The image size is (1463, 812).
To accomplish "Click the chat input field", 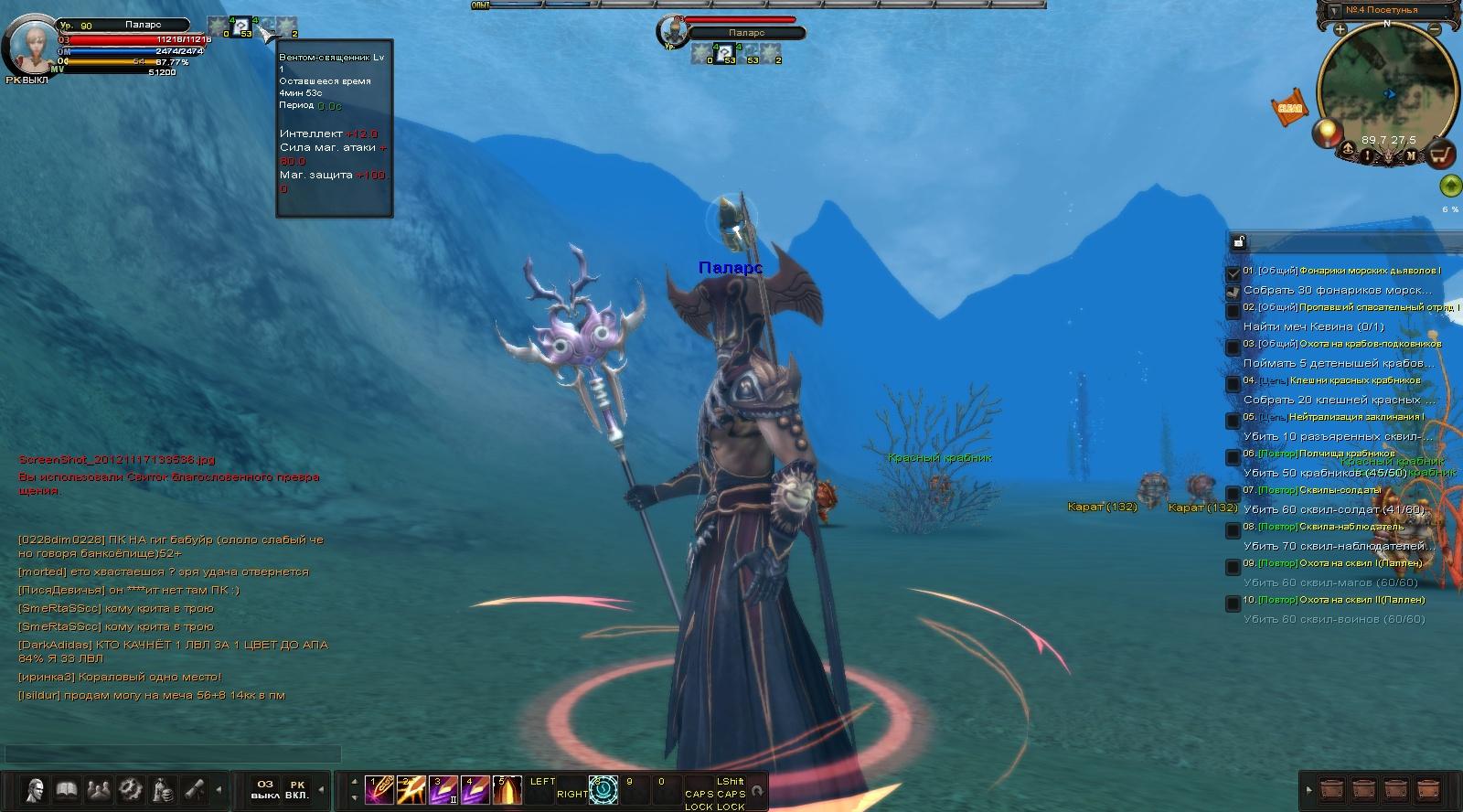I will pos(172,754).
